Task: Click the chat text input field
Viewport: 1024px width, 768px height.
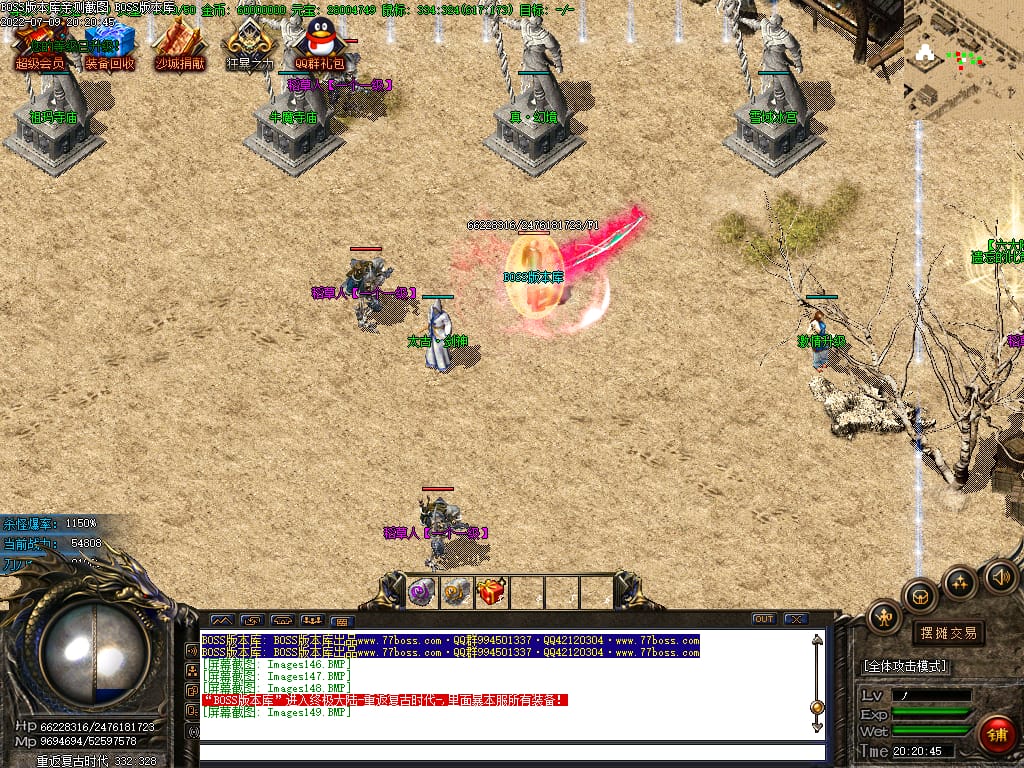Action: [x=510, y=751]
